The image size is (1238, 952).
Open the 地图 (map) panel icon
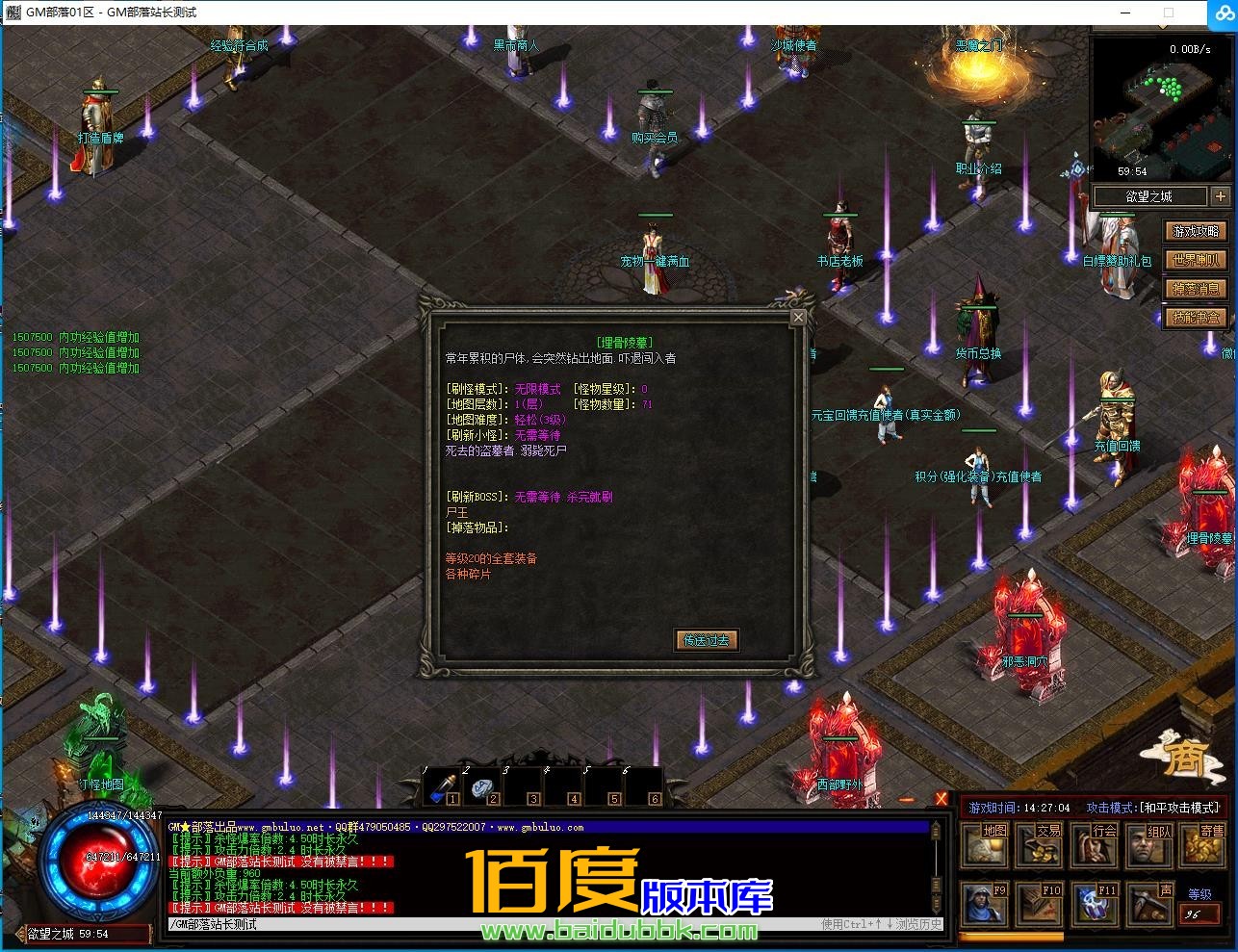pos(985,845)
